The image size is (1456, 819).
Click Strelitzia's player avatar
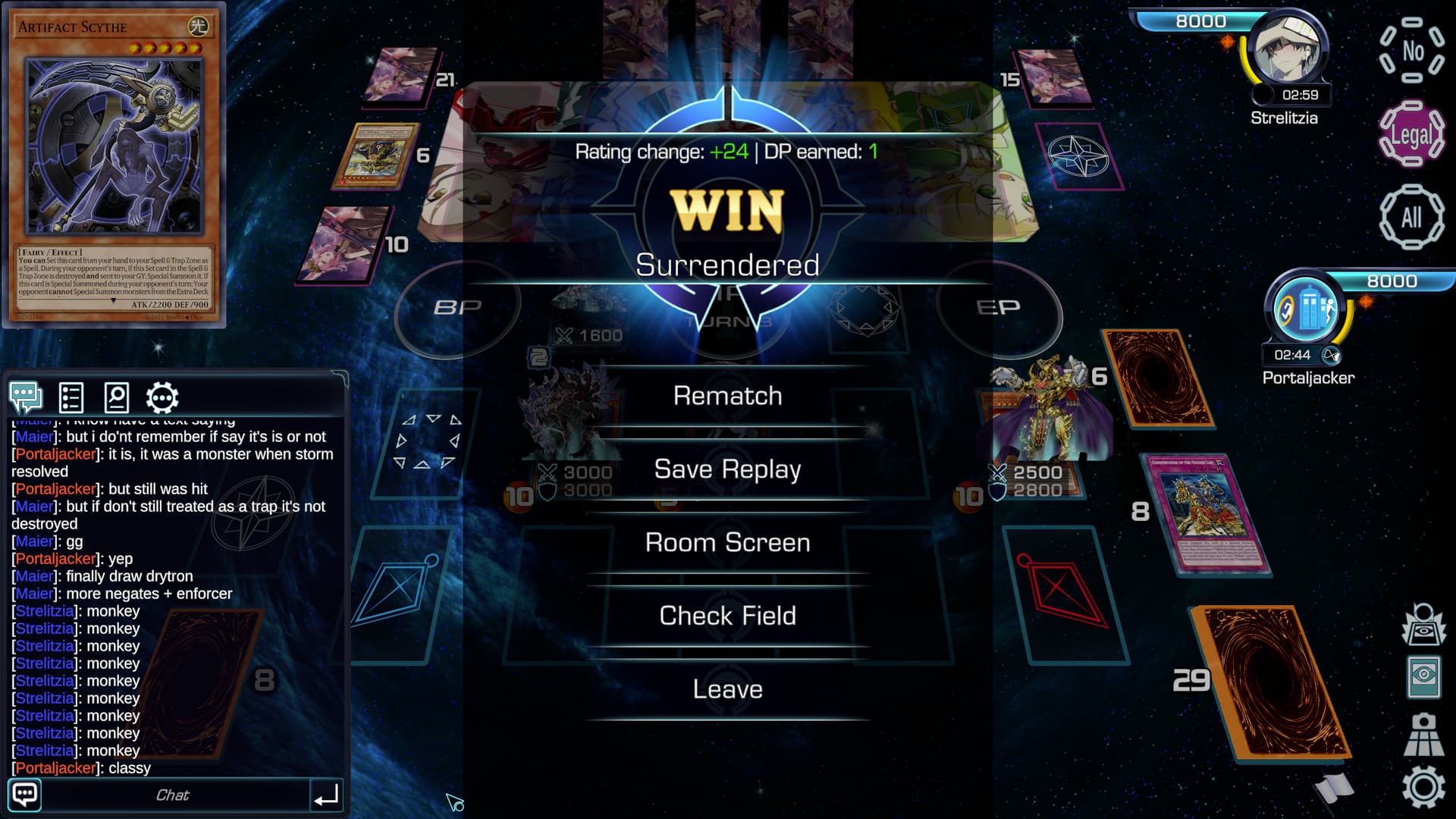[x=1288, y=52]
